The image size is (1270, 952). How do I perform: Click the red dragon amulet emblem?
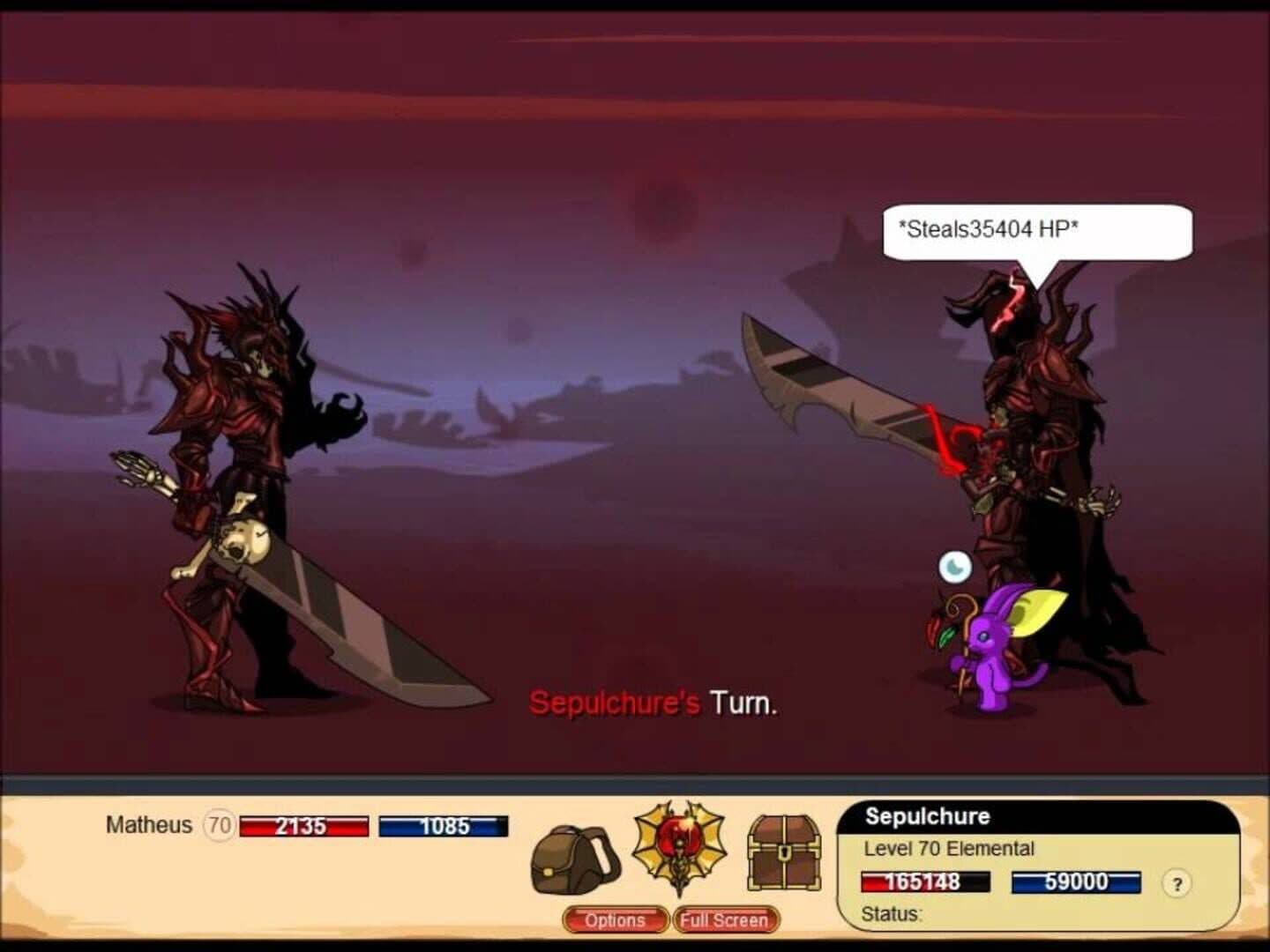tap(679, 846)
